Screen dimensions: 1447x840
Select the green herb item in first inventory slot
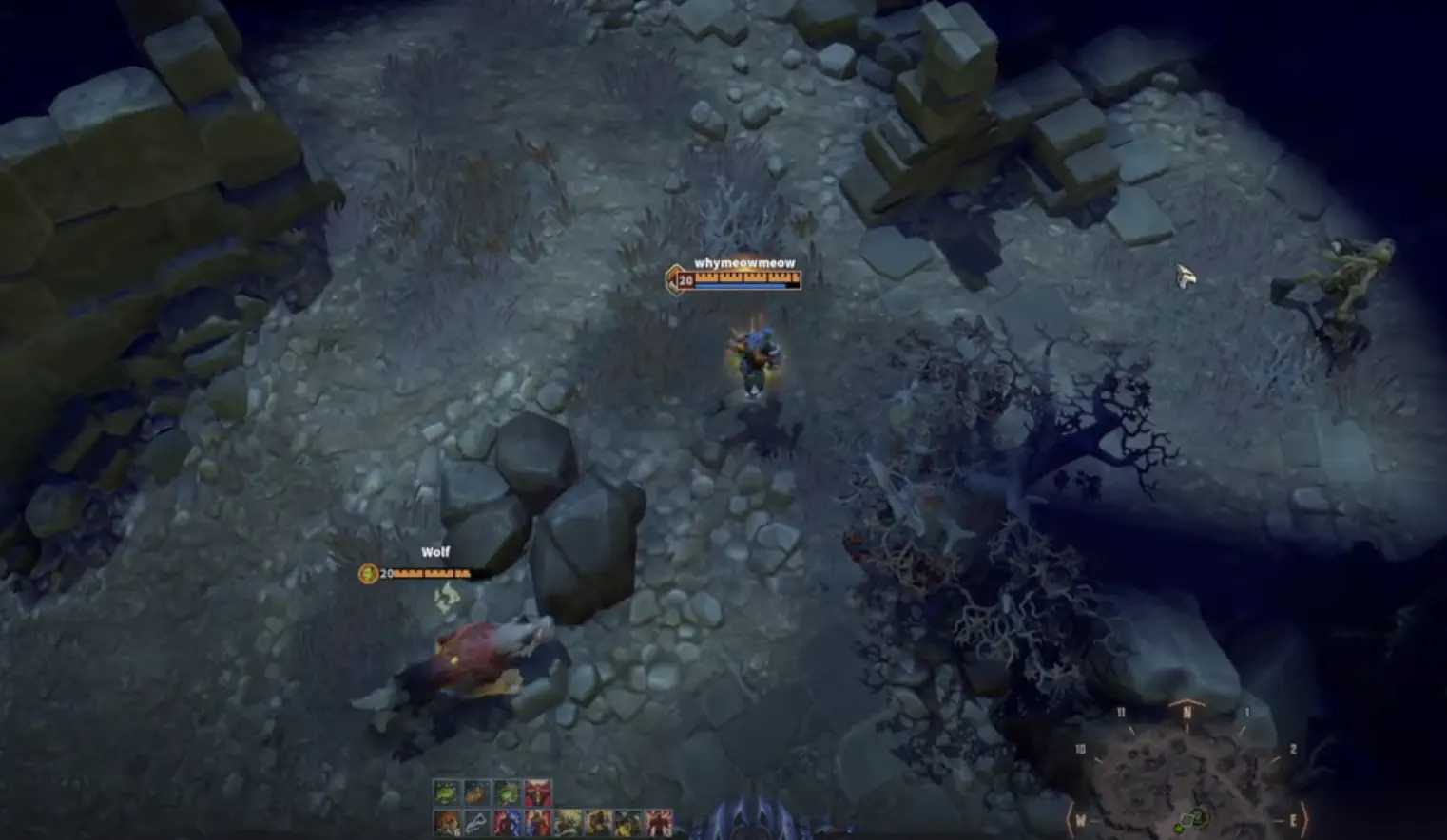tap(447, 792)
